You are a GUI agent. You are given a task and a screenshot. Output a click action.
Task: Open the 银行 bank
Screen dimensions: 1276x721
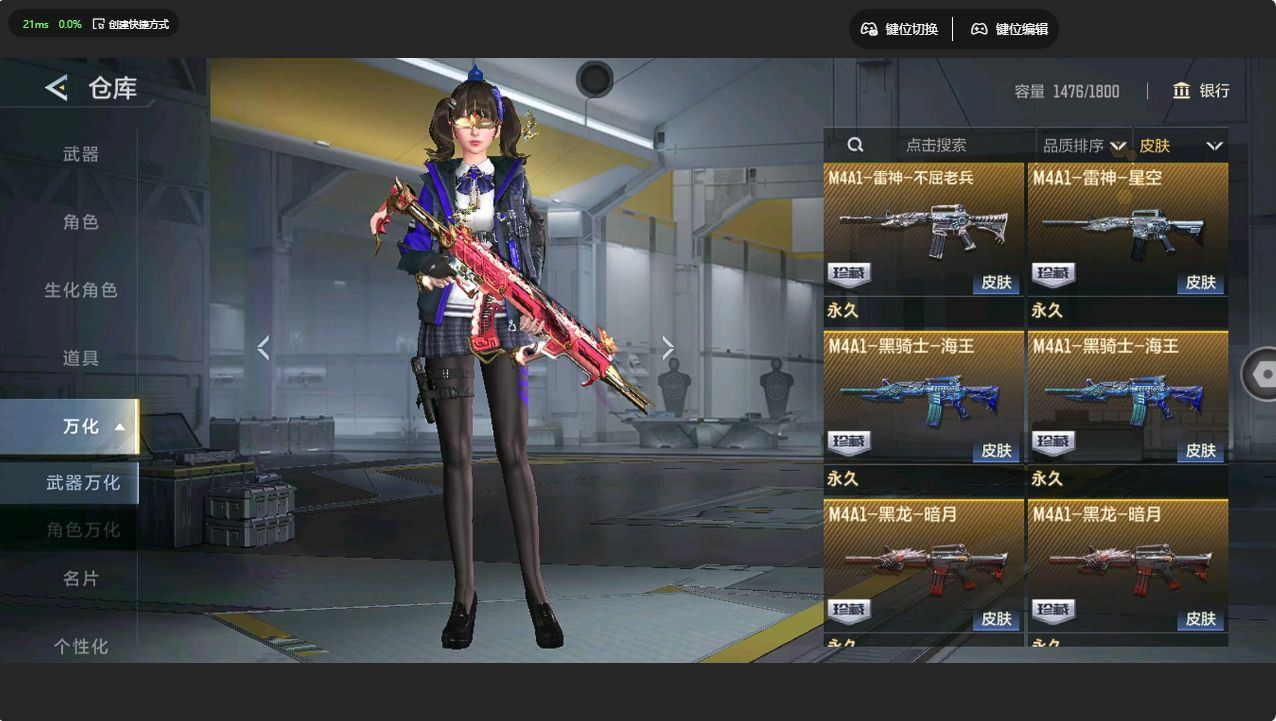[x=1201, y=91]
